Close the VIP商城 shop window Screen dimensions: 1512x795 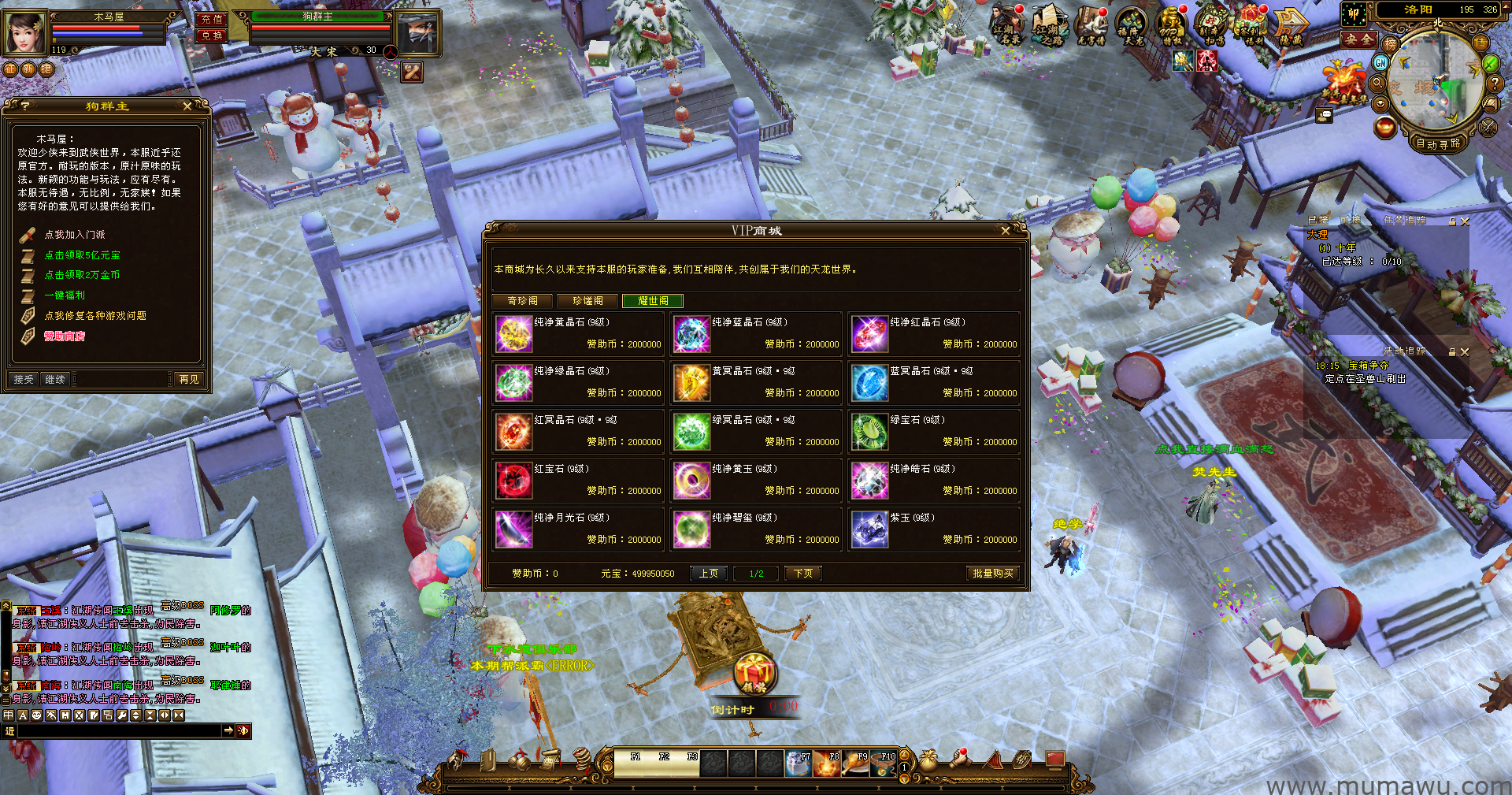[1005, 231]
